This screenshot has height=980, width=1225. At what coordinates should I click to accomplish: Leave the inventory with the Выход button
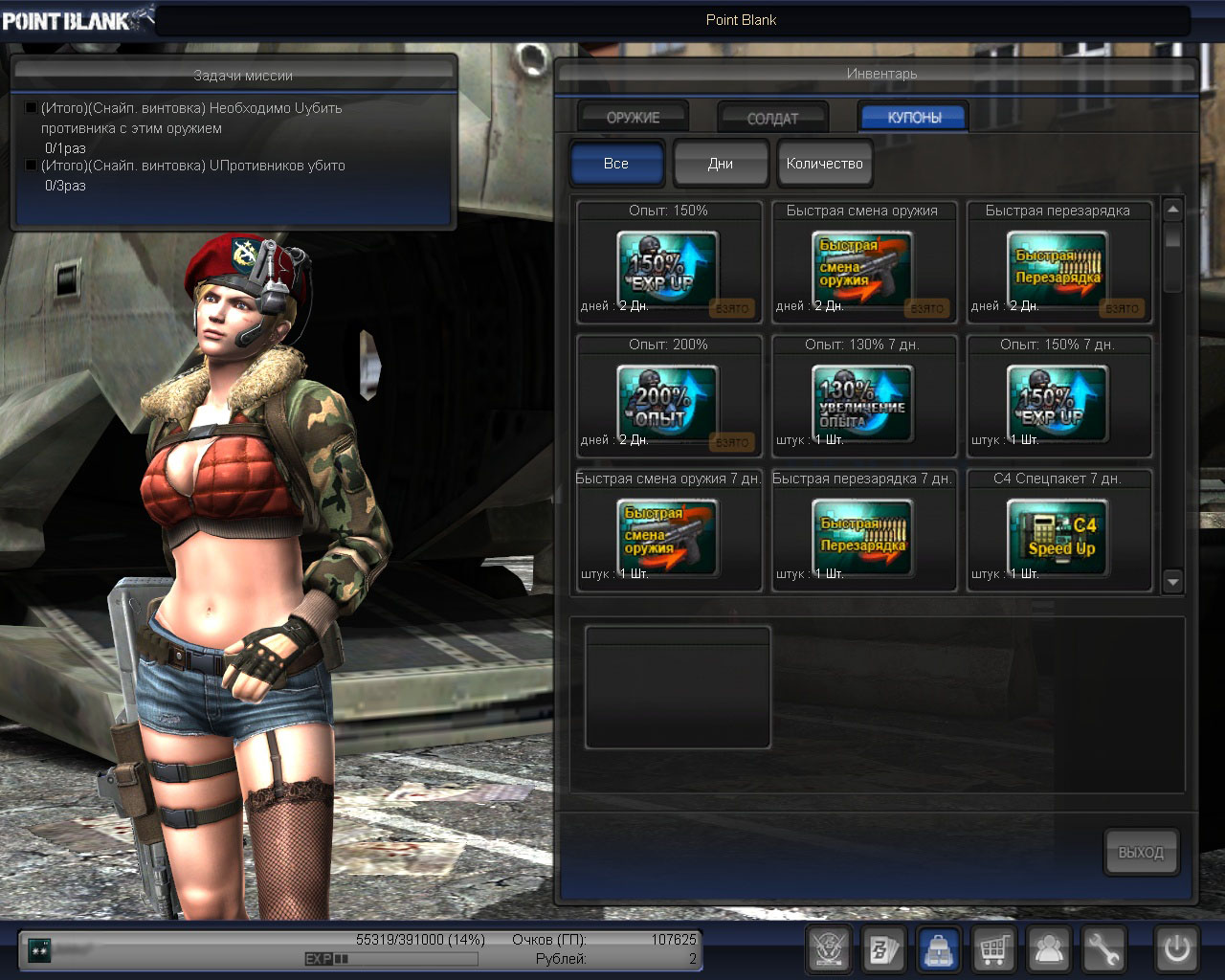[x=1141, y=852]
